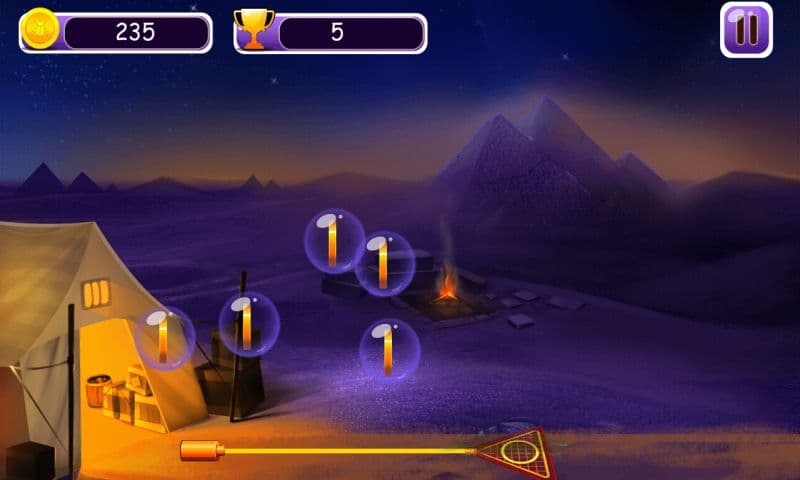The image size is (800, 480).
Task: Pause the game with the purple button
Action: click(746, 30)
